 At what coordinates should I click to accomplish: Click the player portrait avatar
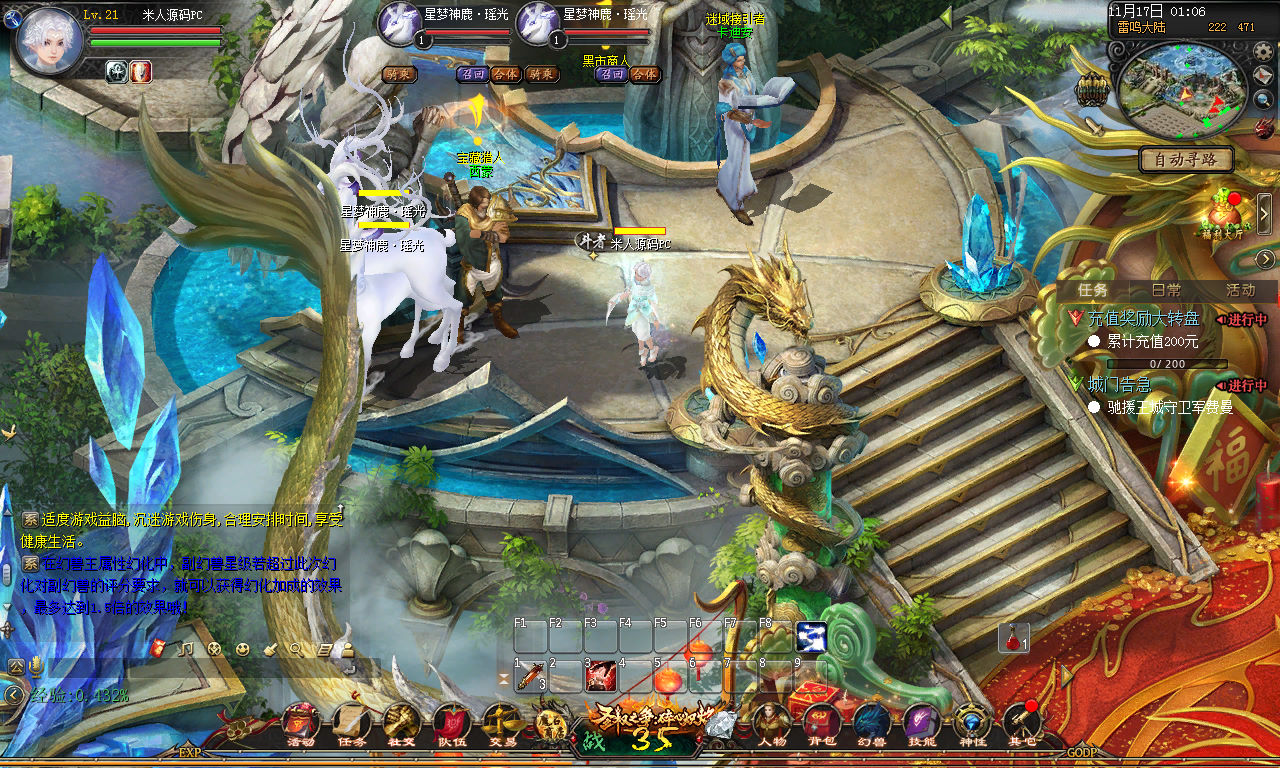pyautogui.click(x=48, y=42)
